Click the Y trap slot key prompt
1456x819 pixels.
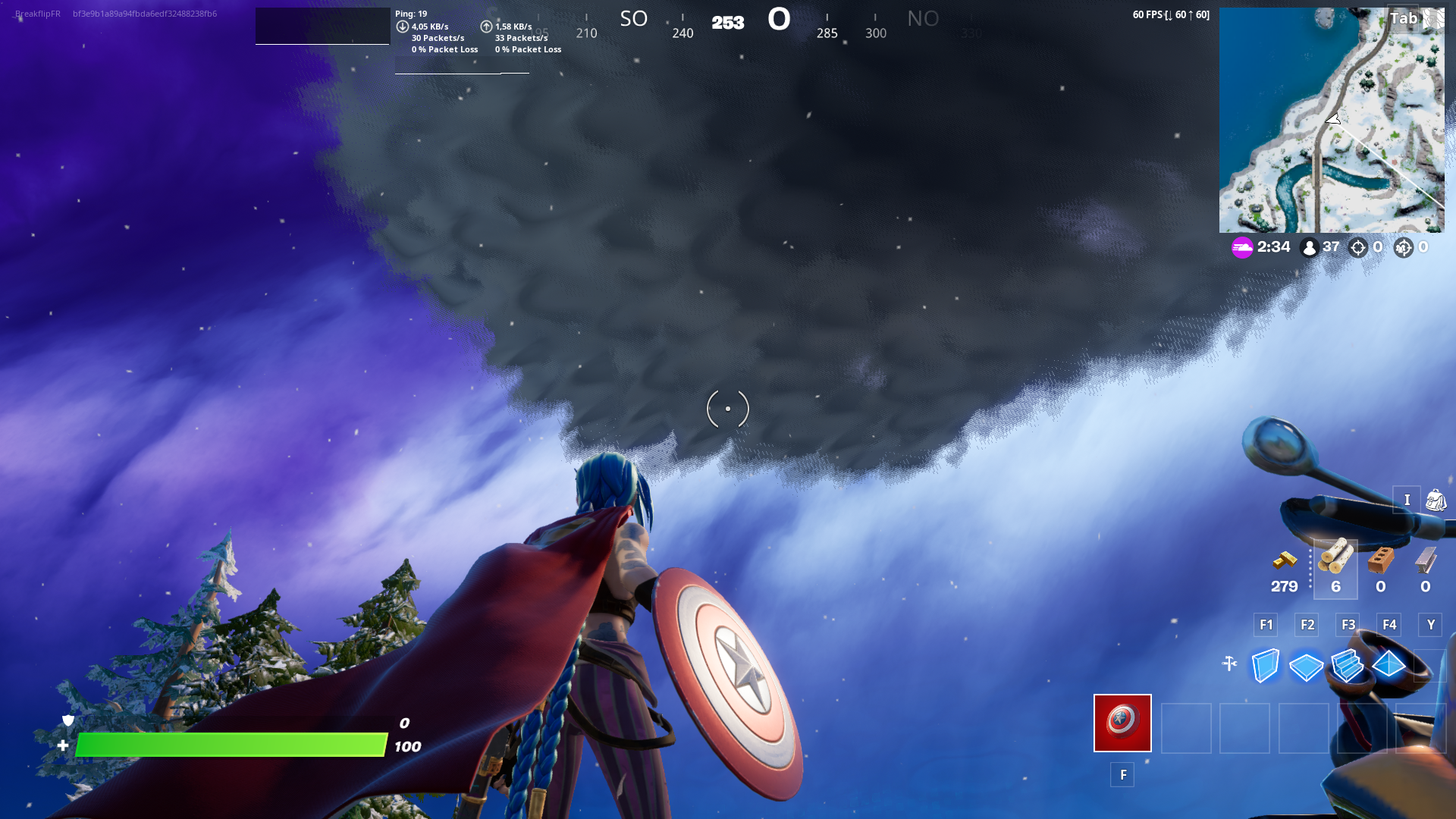point(1430,624)
